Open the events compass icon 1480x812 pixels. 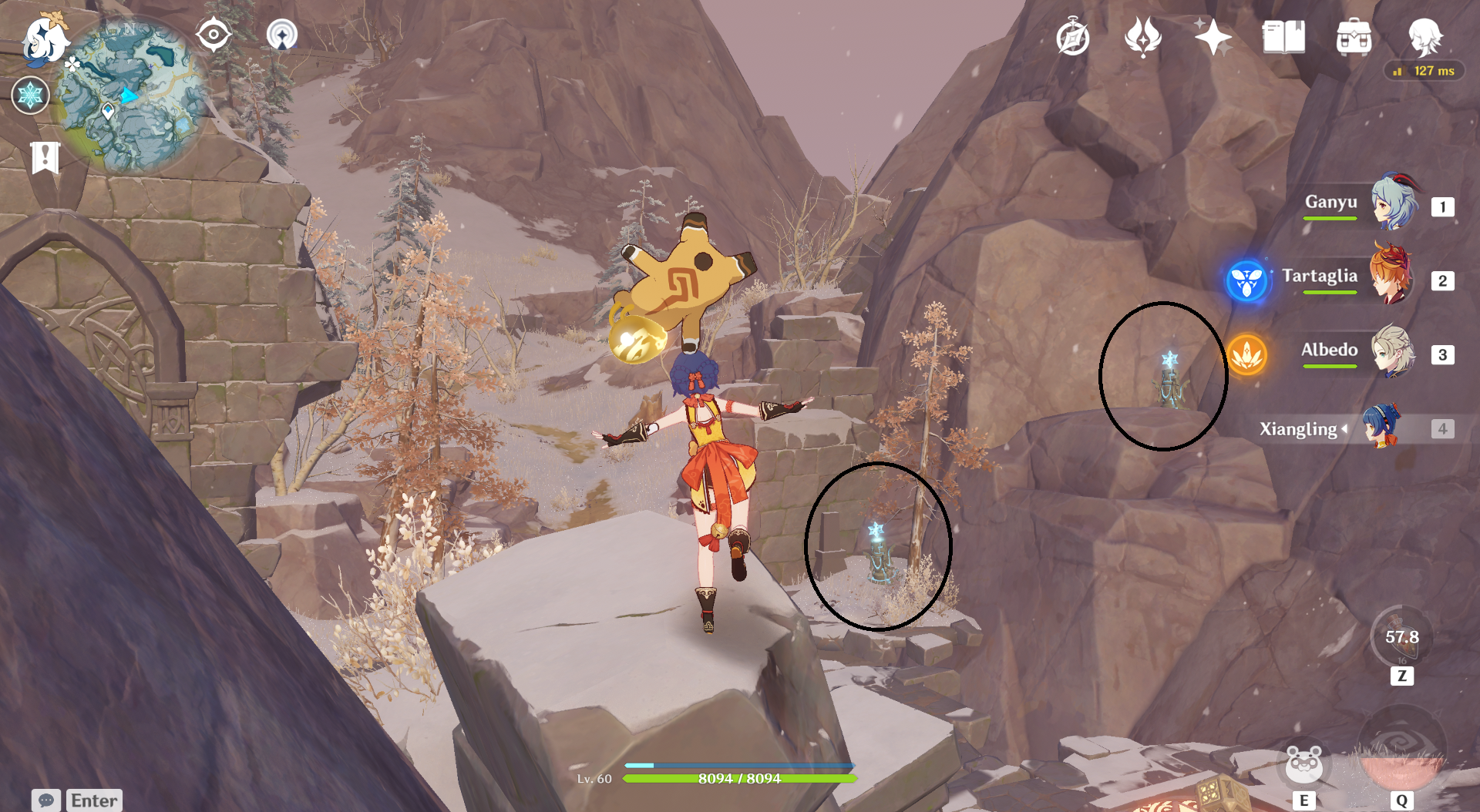coord(1073,38)
